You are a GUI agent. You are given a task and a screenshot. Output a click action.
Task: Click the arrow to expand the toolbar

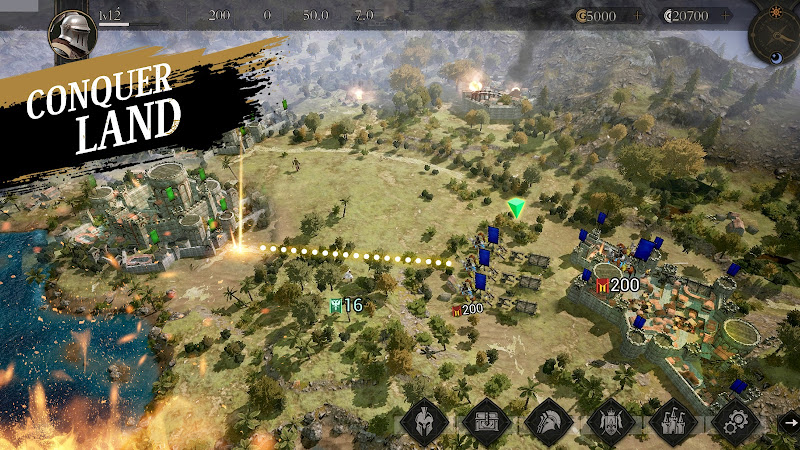pyautogui.click(x=789, y=422)
